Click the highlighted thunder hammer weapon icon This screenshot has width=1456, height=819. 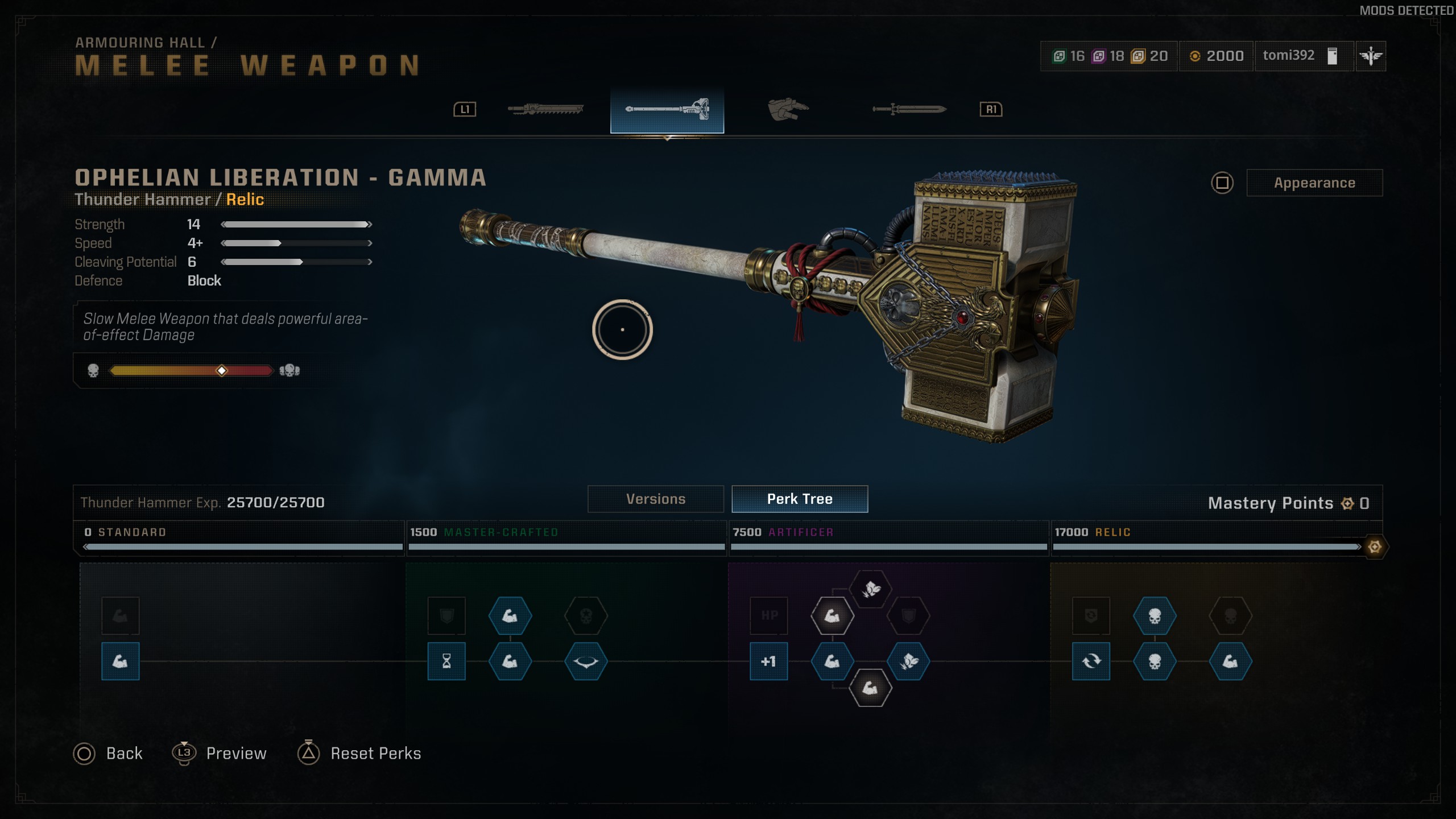pyautogui.click(x=667, y=108)
